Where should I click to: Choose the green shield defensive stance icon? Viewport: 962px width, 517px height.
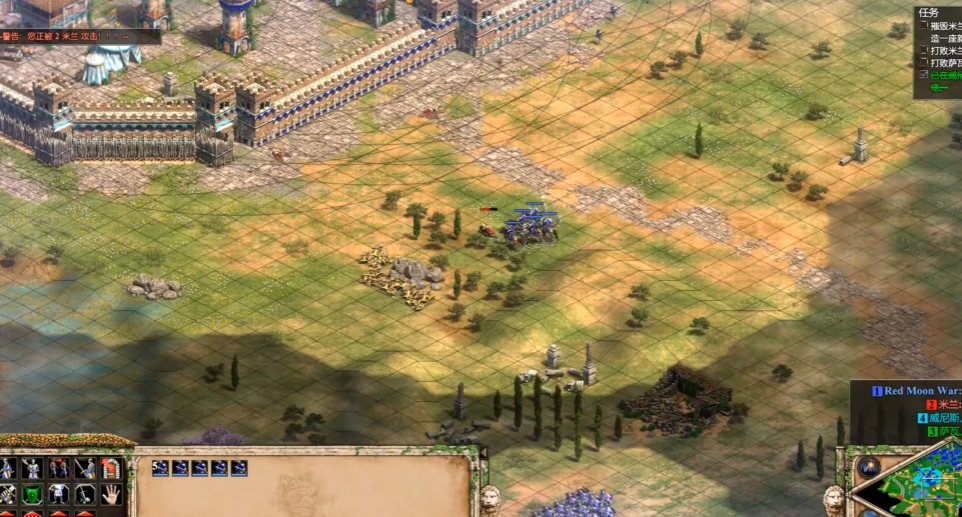(32, 494)
